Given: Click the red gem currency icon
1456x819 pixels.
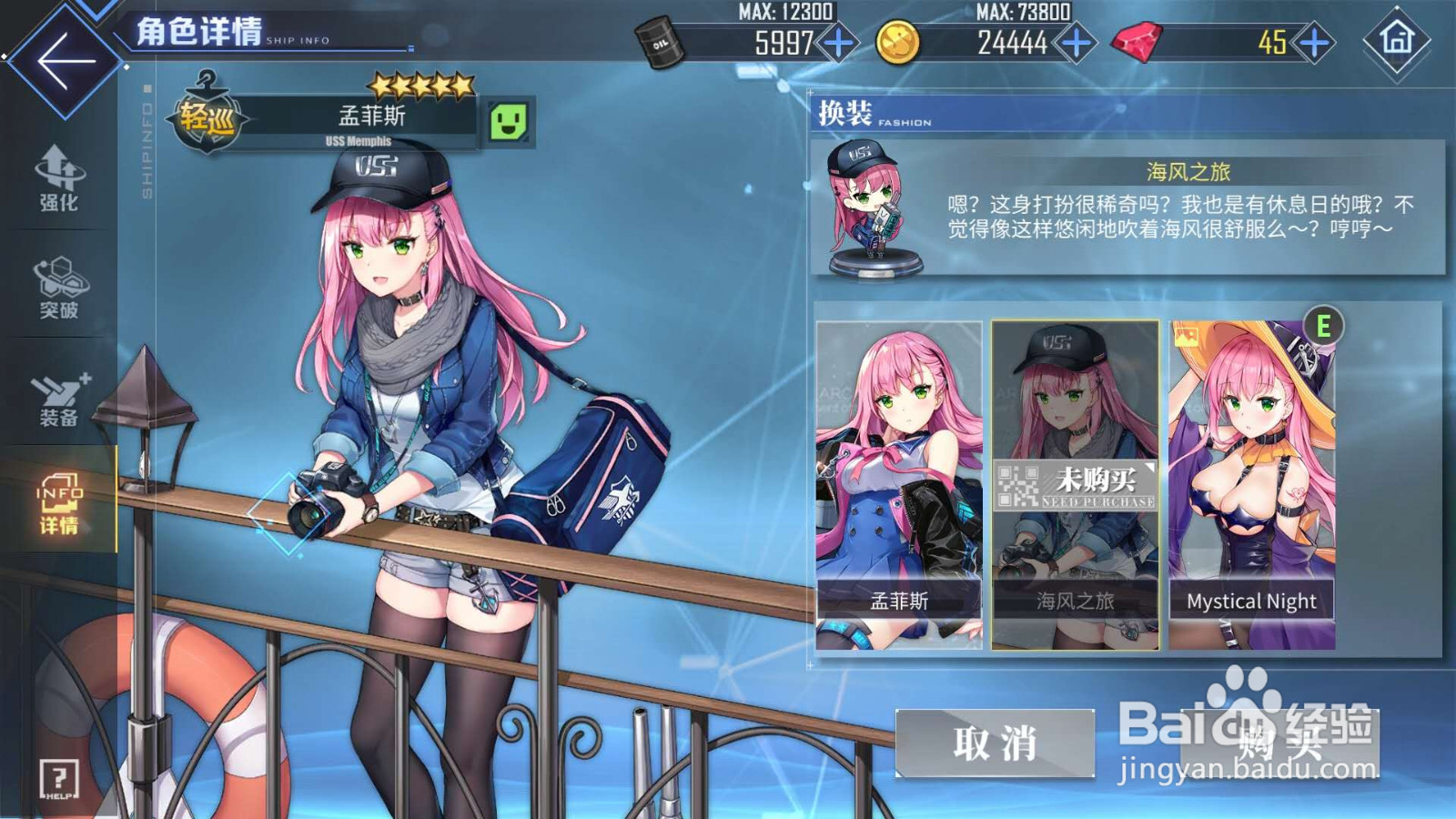Looking at the screenshot, I should coord(1137,41).
